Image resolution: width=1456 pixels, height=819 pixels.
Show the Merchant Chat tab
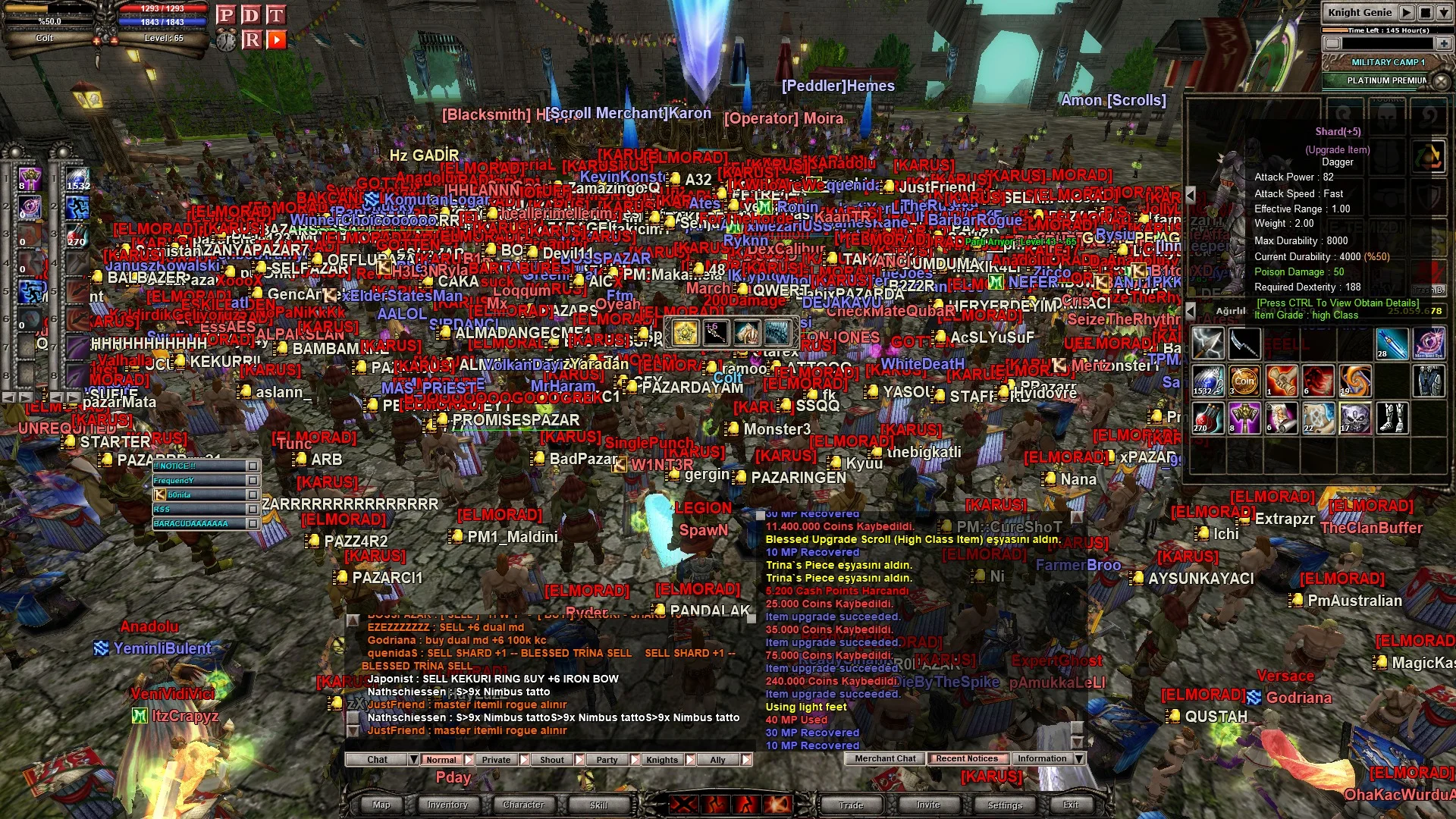point(885,758)
